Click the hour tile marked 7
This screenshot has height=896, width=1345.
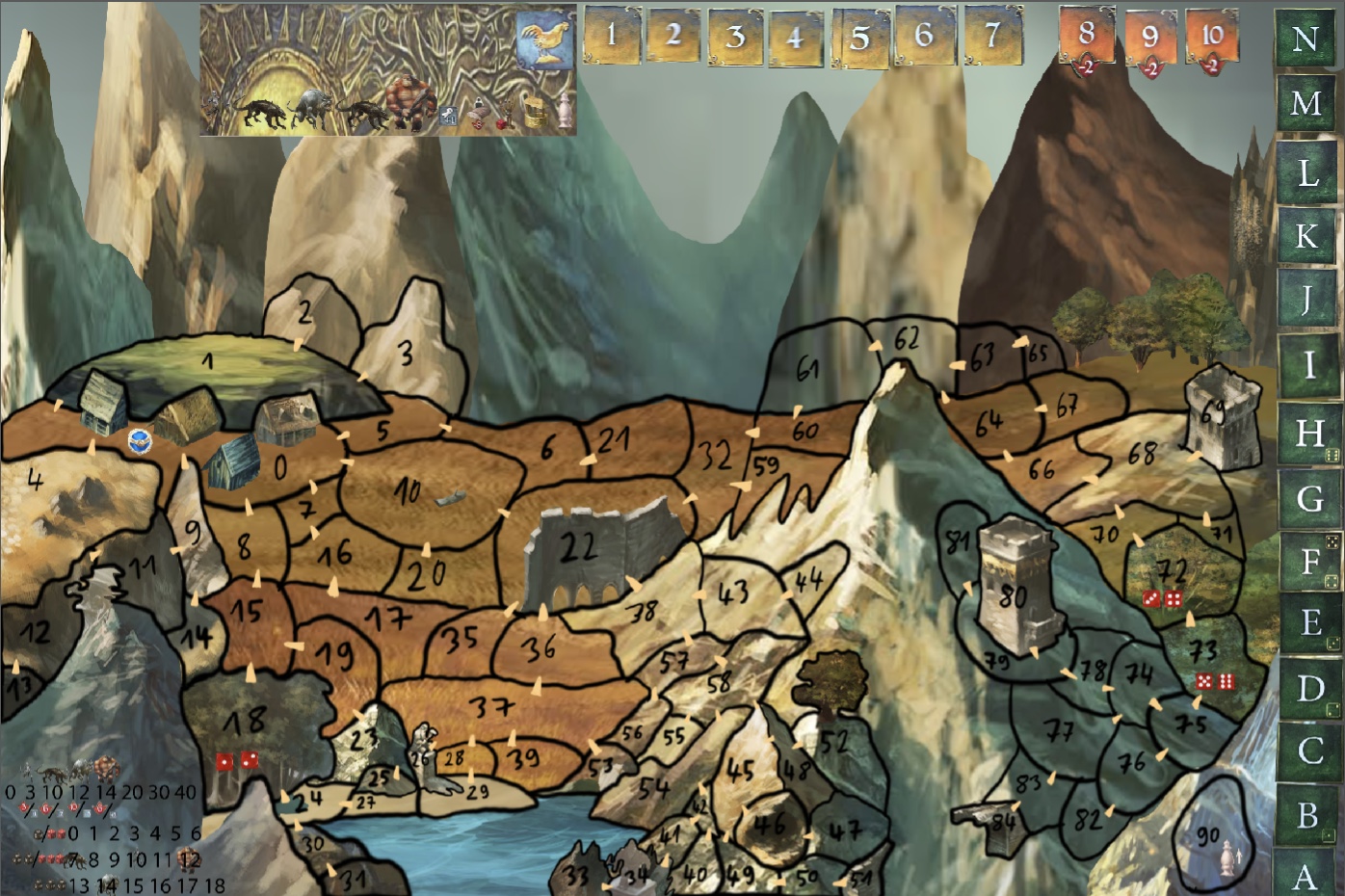tap(992, 36)
